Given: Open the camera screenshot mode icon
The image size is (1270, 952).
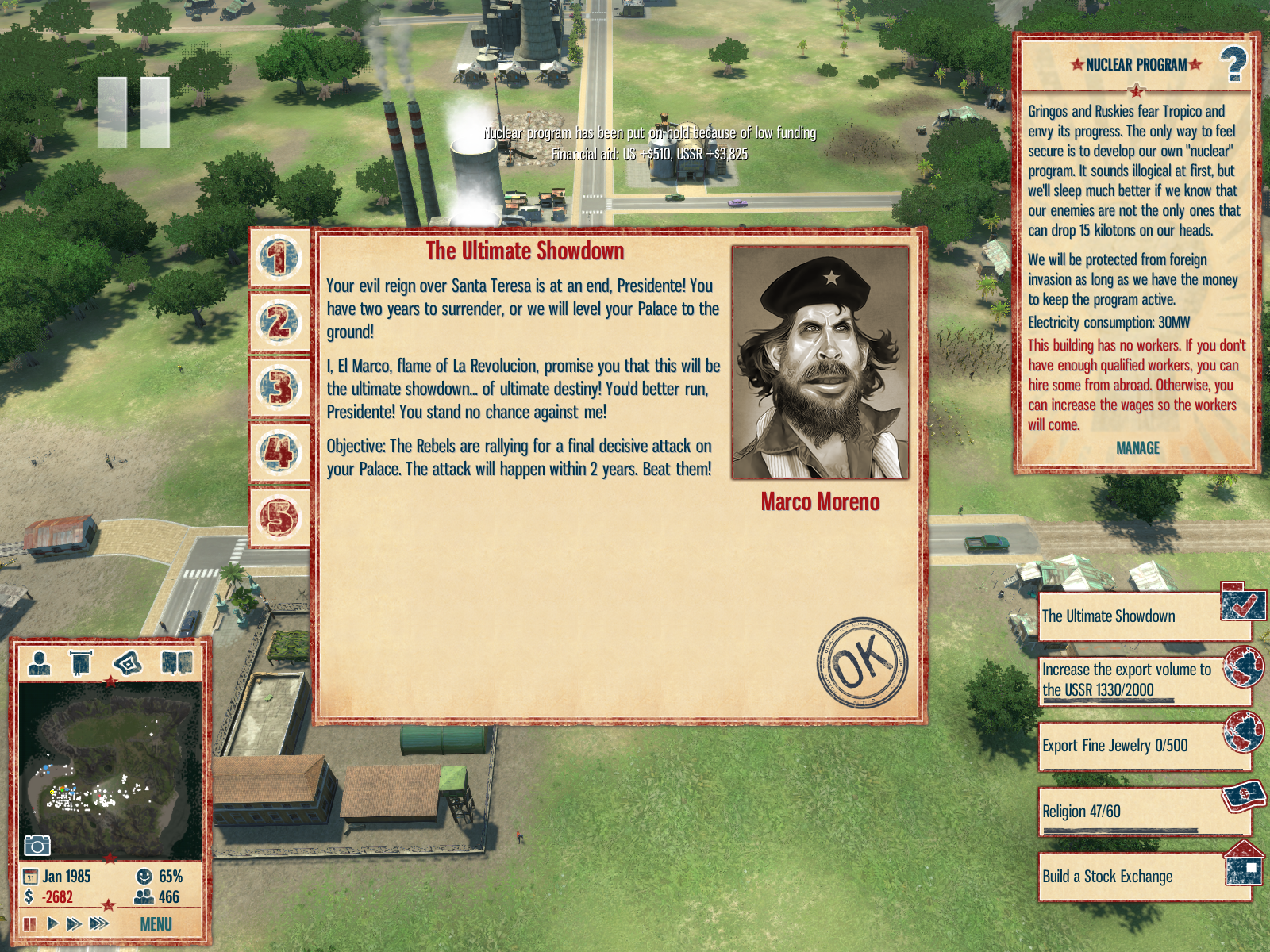Looking at the screenshot, I should (x=37, y=846).
